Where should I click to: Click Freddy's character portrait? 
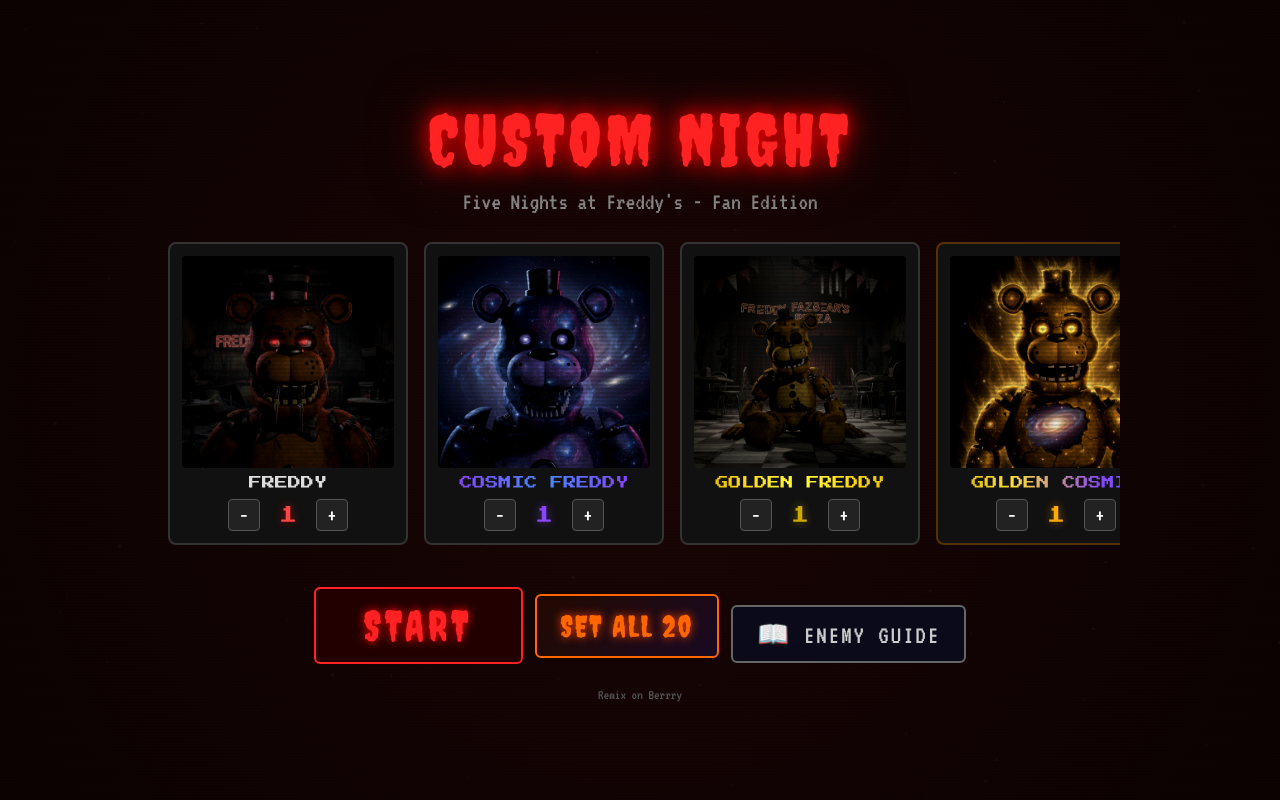[288, 361]
